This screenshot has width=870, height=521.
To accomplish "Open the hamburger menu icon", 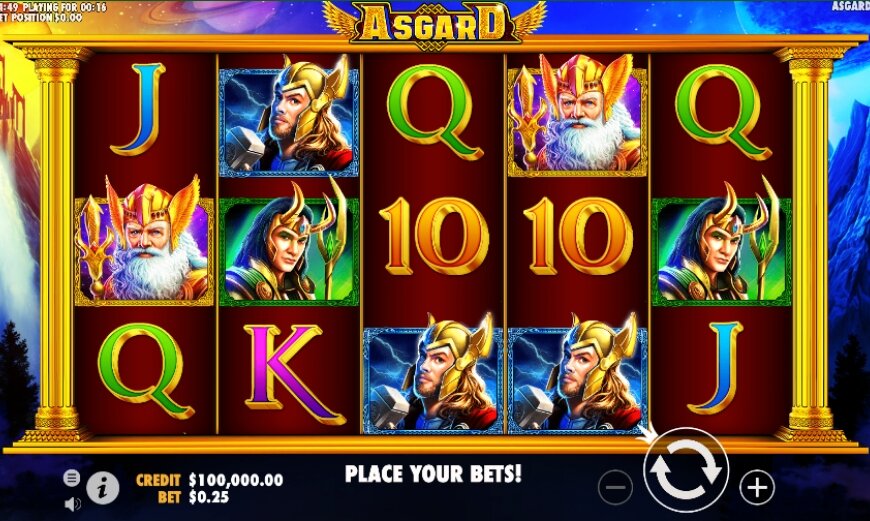I will (72, 478).
